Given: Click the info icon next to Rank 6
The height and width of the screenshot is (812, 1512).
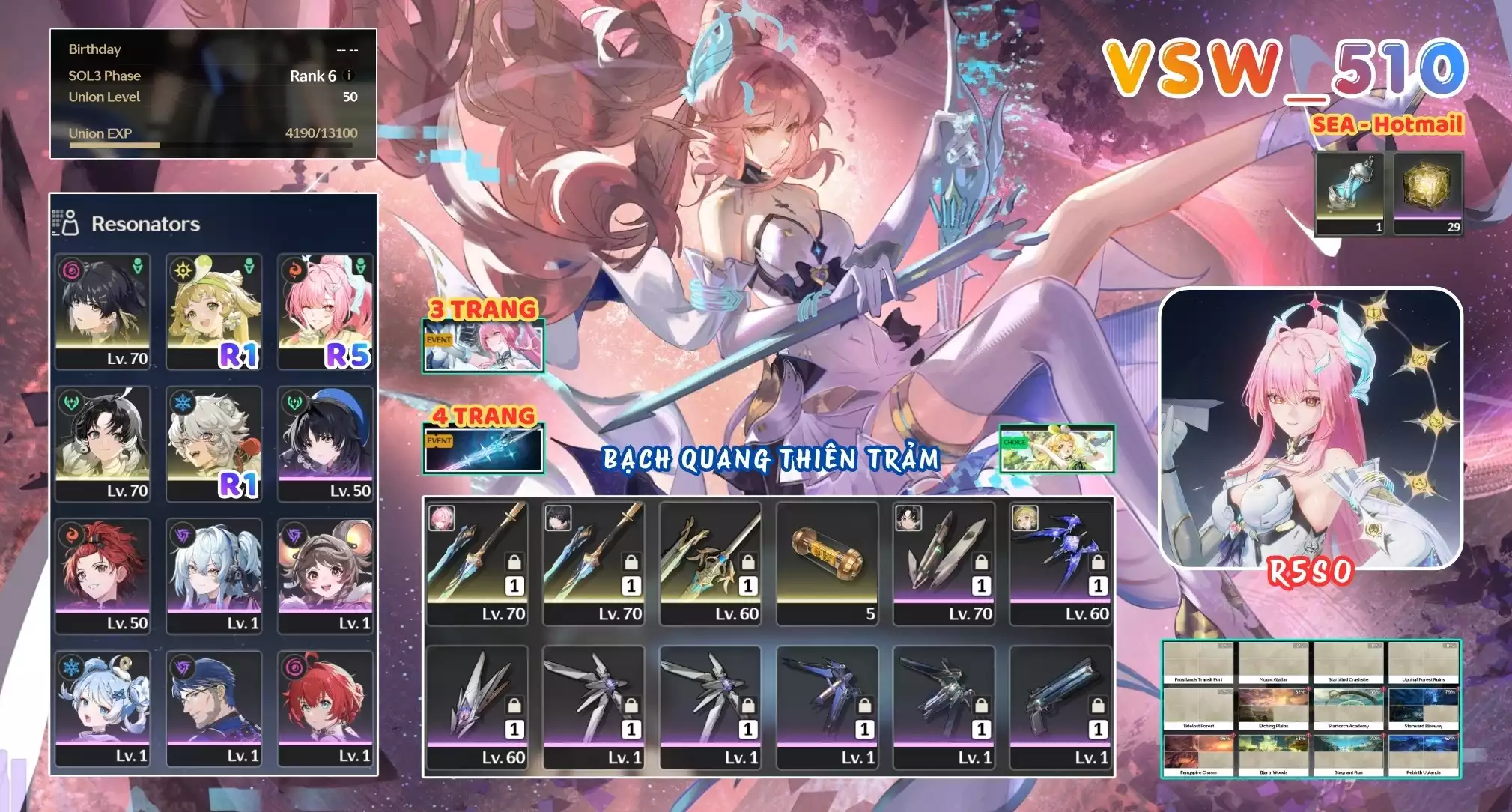Looking at the screenshot, I should 348,75.
